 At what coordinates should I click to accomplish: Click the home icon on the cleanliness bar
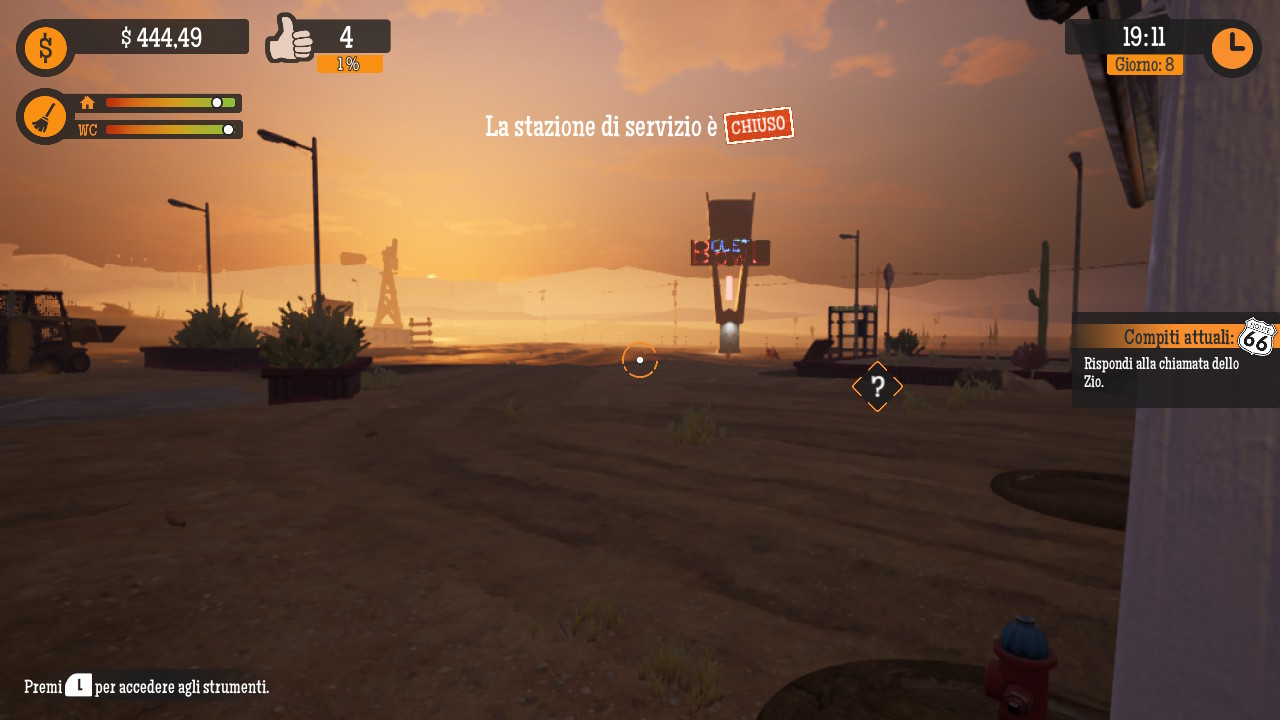86,103
